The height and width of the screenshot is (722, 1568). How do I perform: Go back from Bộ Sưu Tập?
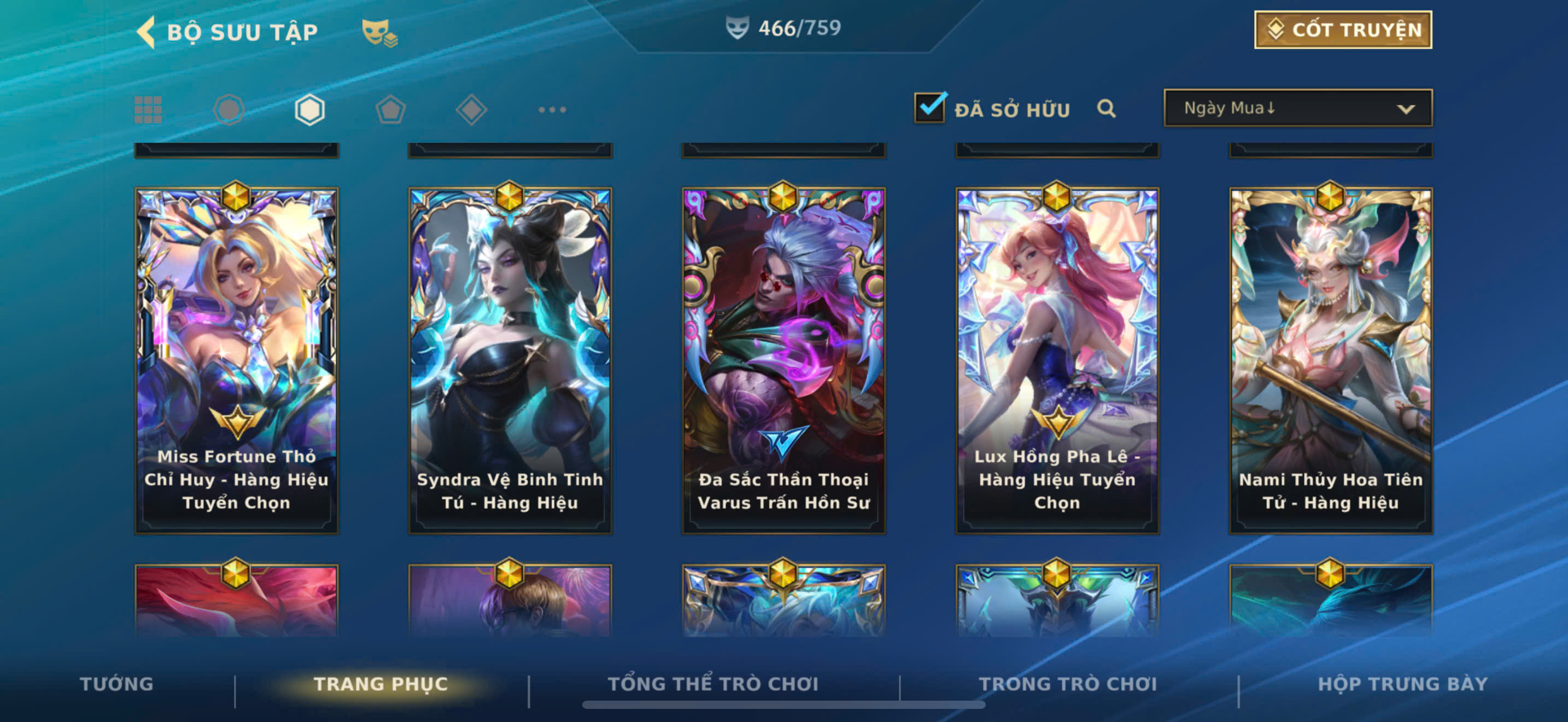coord(147,32)
